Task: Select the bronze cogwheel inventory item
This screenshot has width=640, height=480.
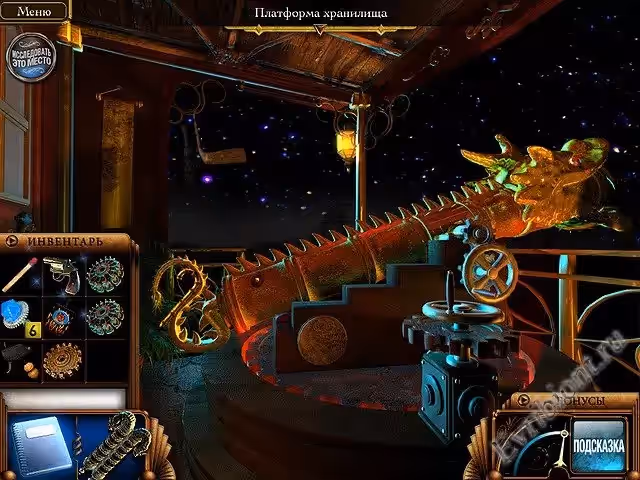Action: click(63, 358)
